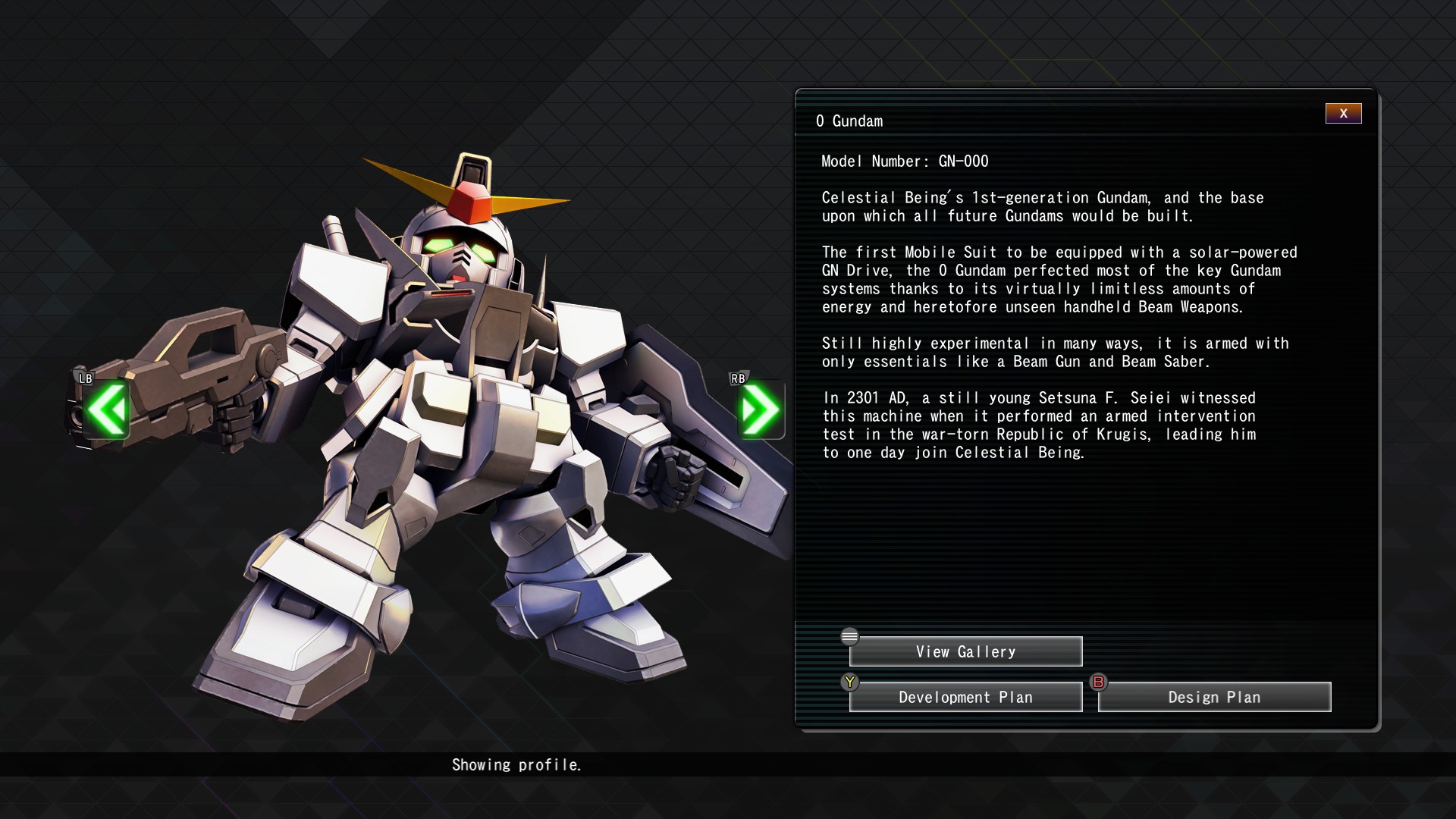Go to previous unit with left arrow
This screenshot has height=819, width=1456.
[107, 409]
